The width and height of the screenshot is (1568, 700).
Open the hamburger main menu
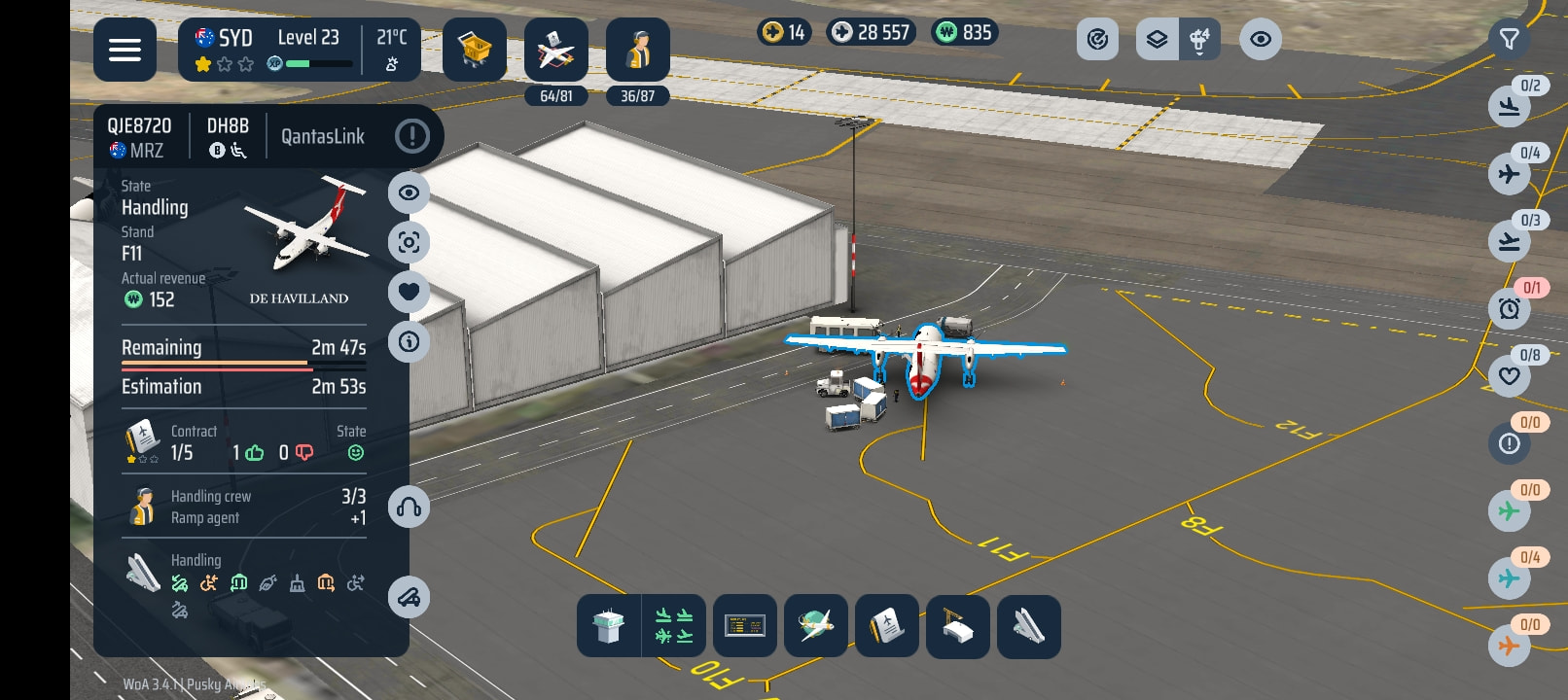coord(125,50)
